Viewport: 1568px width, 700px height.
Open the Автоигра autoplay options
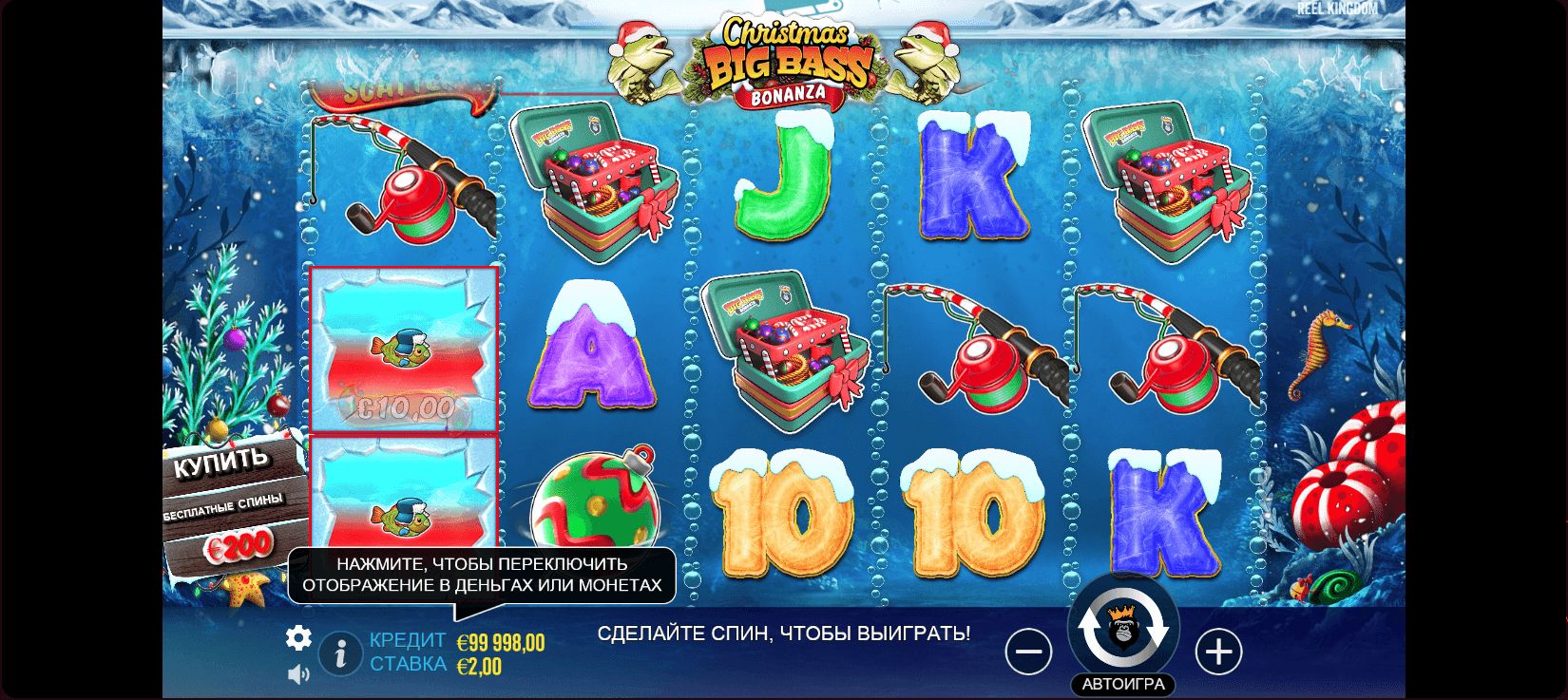pos(1123,684)
